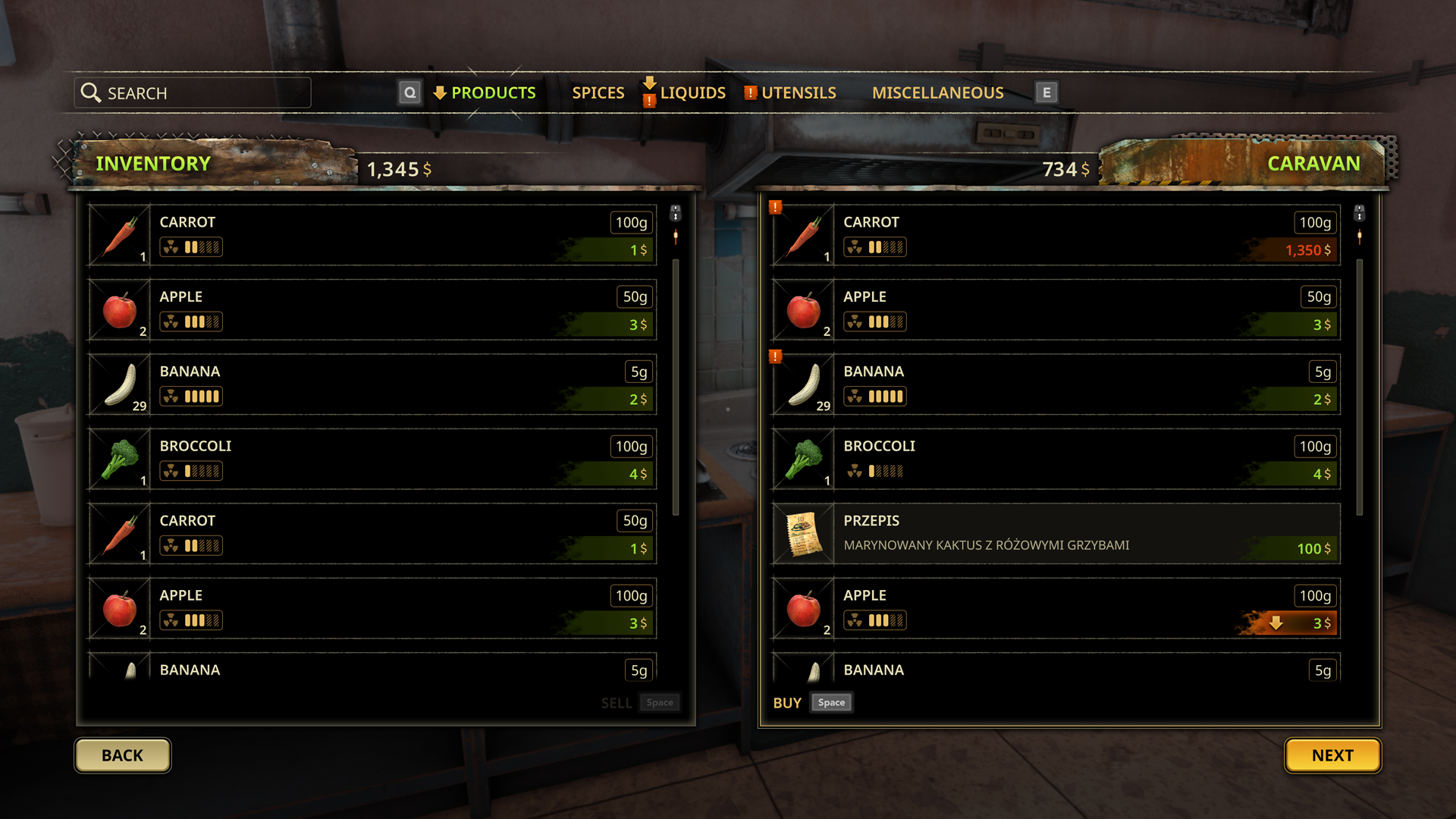
Task: Click the Search field
Action: (x=193, y=93)
